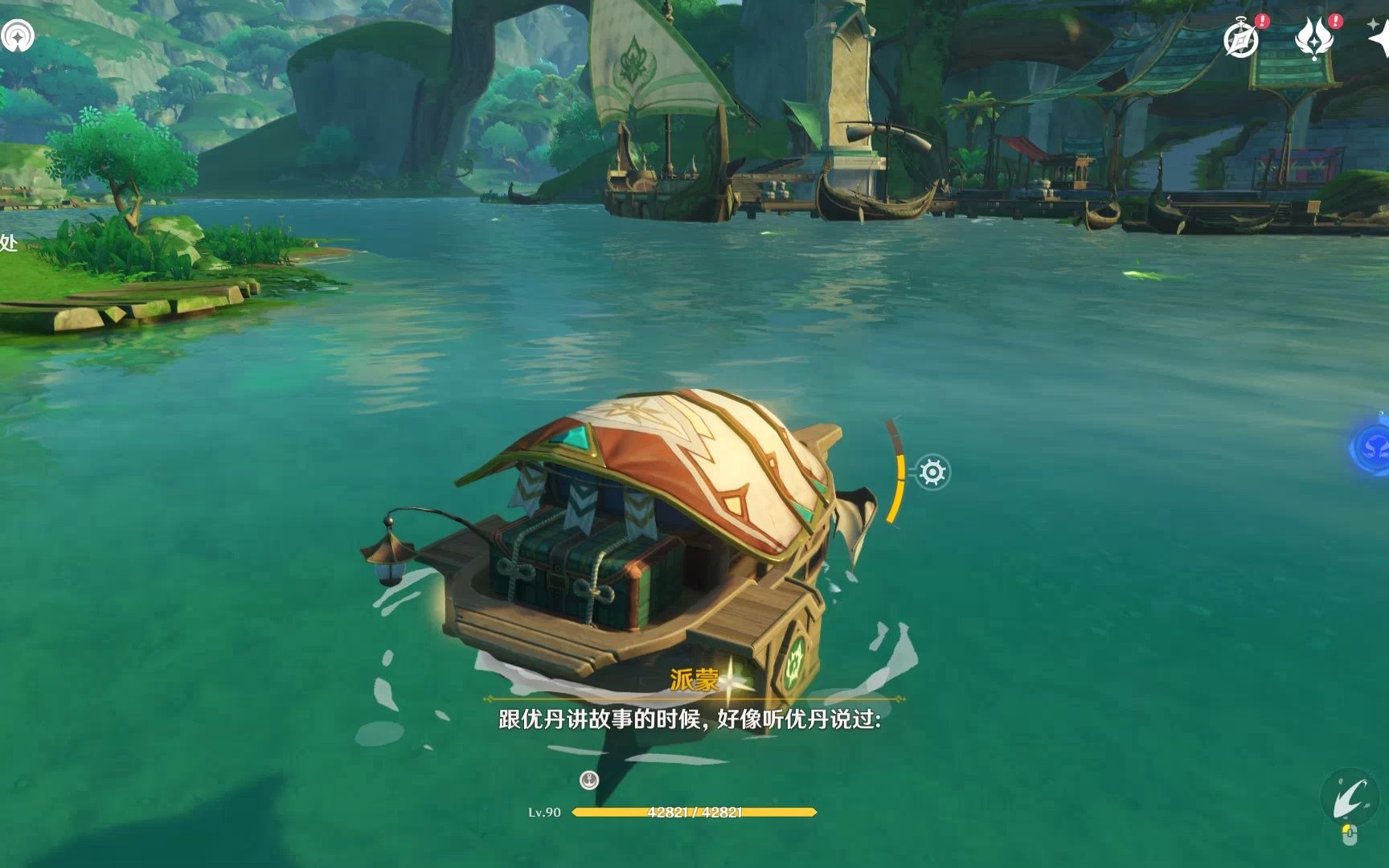The height and width of the screenshot is (868, 1389).
Task: Open the compass Adventurer Handbook icon
Action: pyautogui.click(x=1241, y=38)
